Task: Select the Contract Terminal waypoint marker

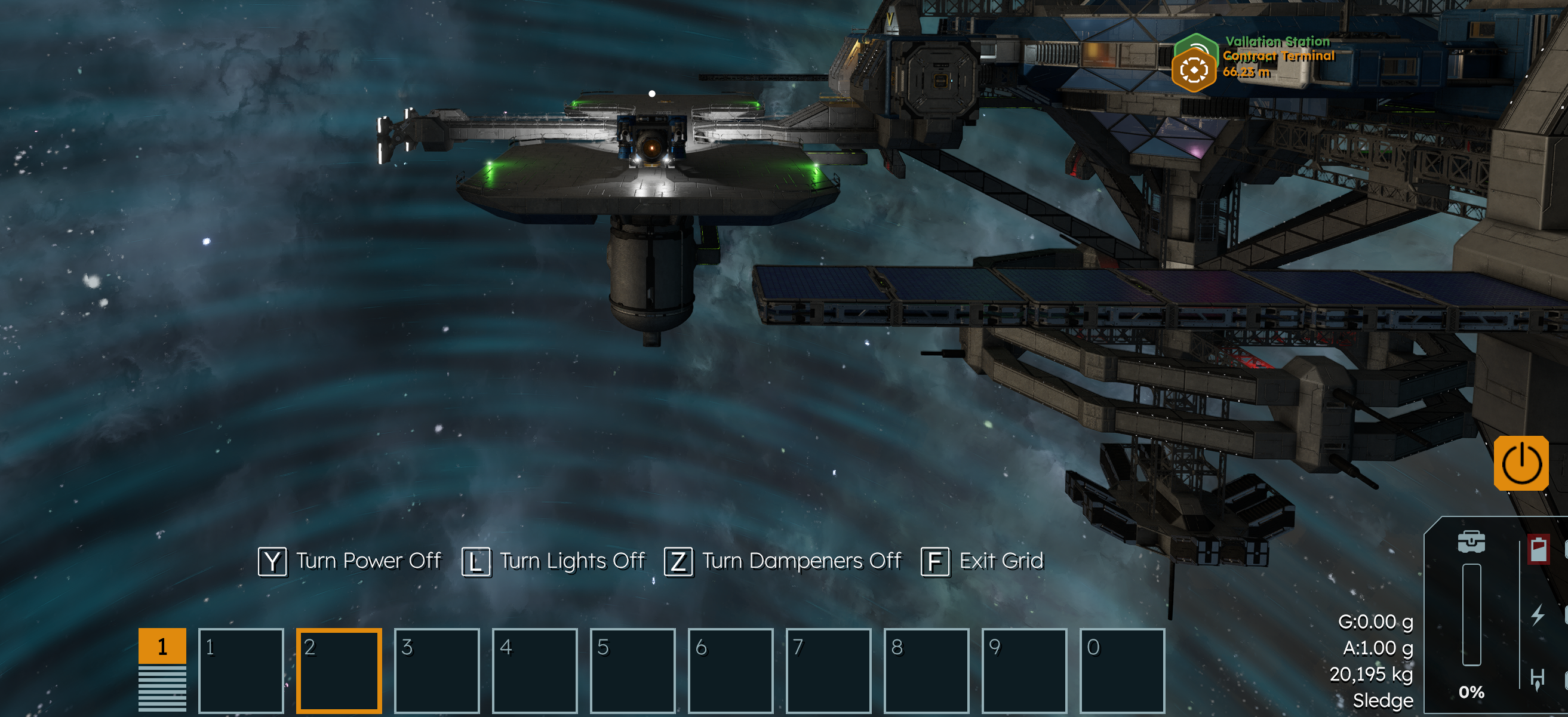Action: (x=1193, y=70)
